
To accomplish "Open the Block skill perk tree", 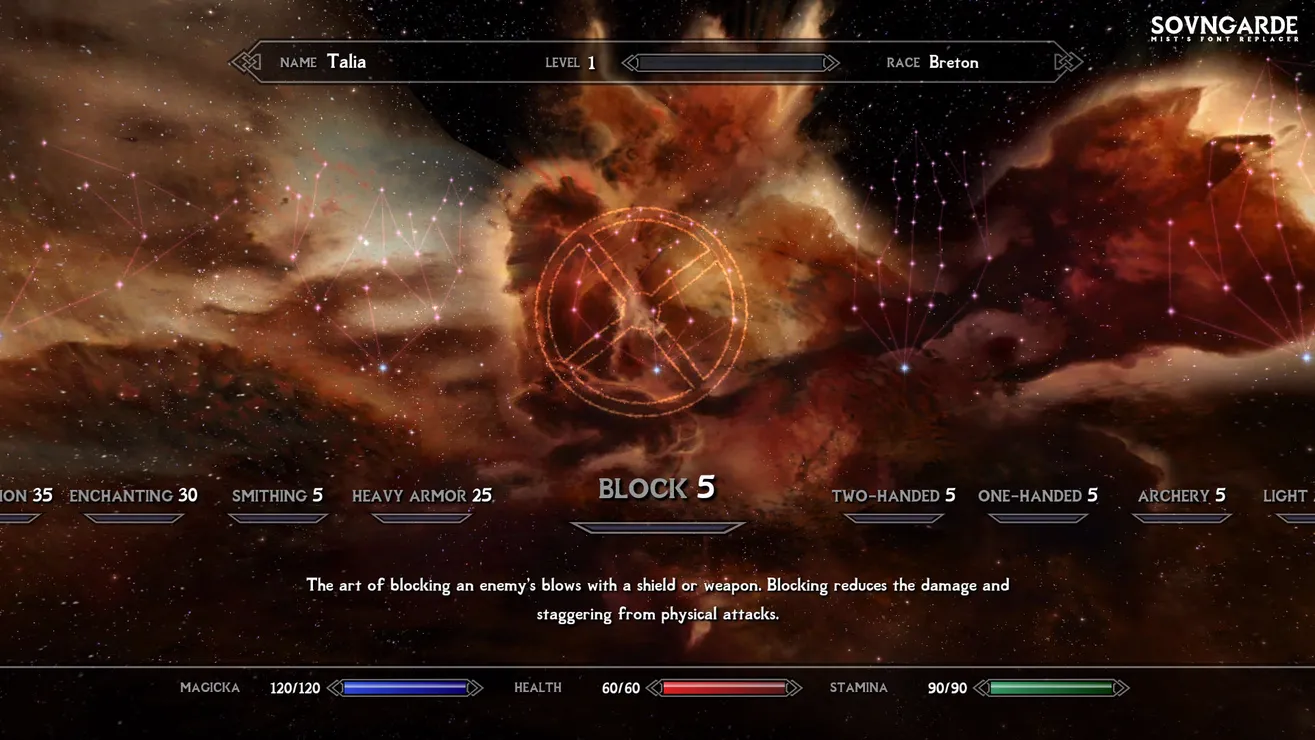I will point(657,489).
